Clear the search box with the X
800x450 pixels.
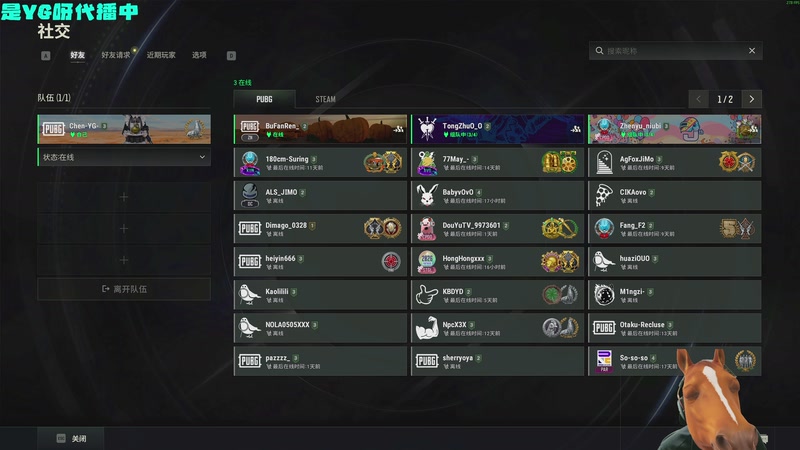tap(752, 50)
